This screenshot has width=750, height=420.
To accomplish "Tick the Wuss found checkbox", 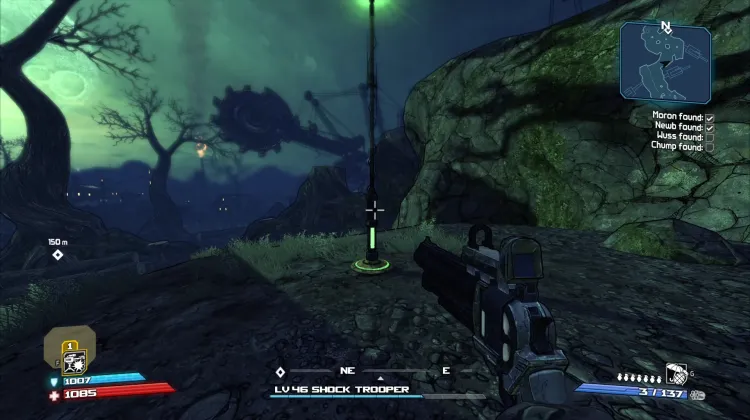I will [709, 137].
